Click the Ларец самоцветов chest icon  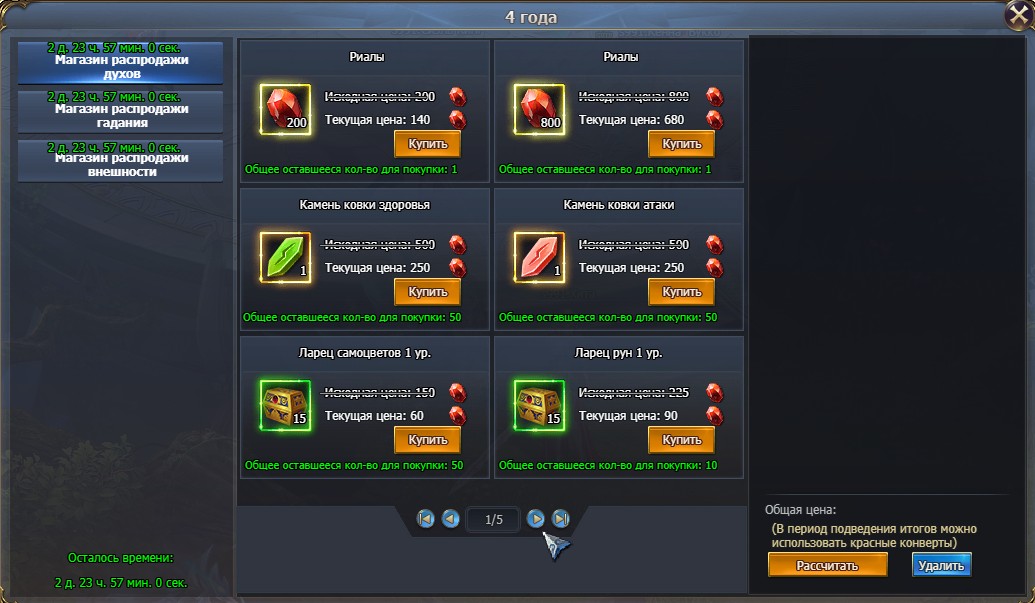(285, 405)
